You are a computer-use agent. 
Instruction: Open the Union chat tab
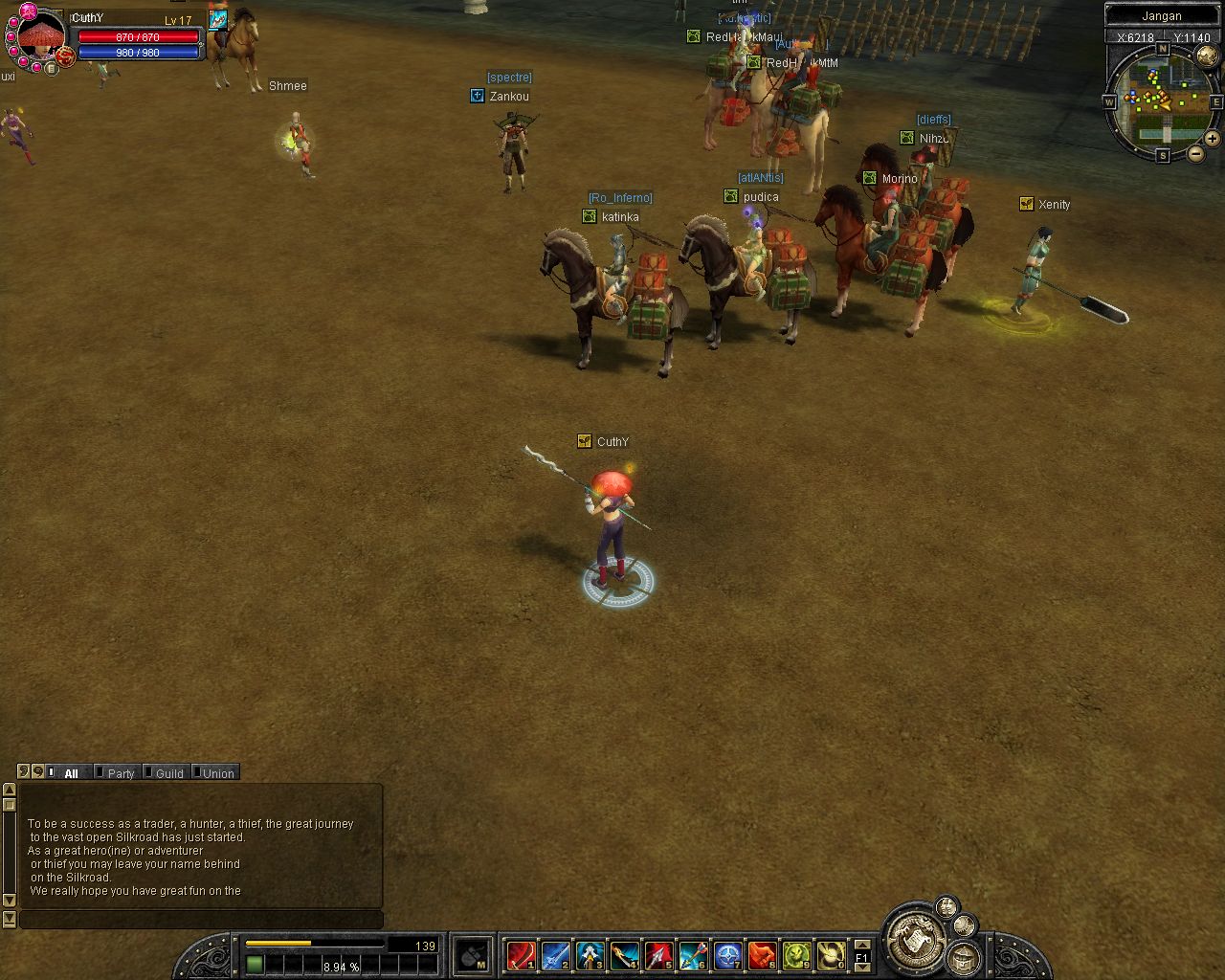pyautogui.click(x=217, y=773)
